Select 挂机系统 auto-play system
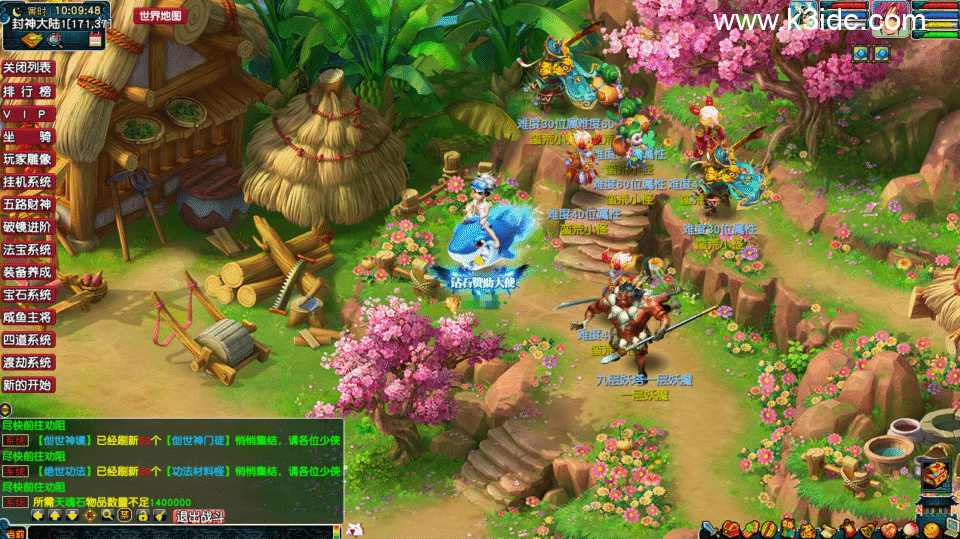Viewport: 960px width, 539px height. click(x=27, y=182)
